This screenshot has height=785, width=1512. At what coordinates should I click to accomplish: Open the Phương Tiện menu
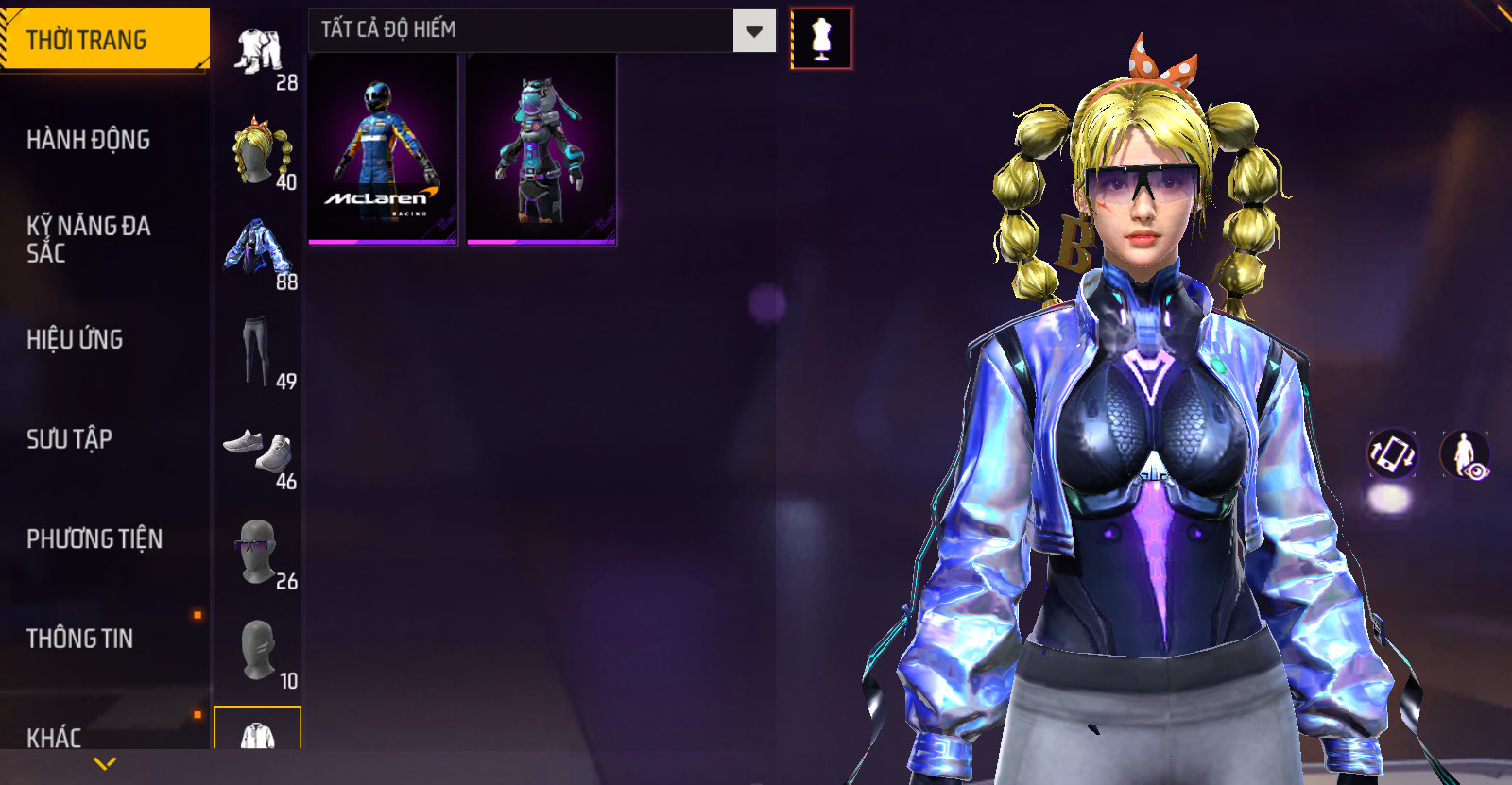tap(94, 538)
